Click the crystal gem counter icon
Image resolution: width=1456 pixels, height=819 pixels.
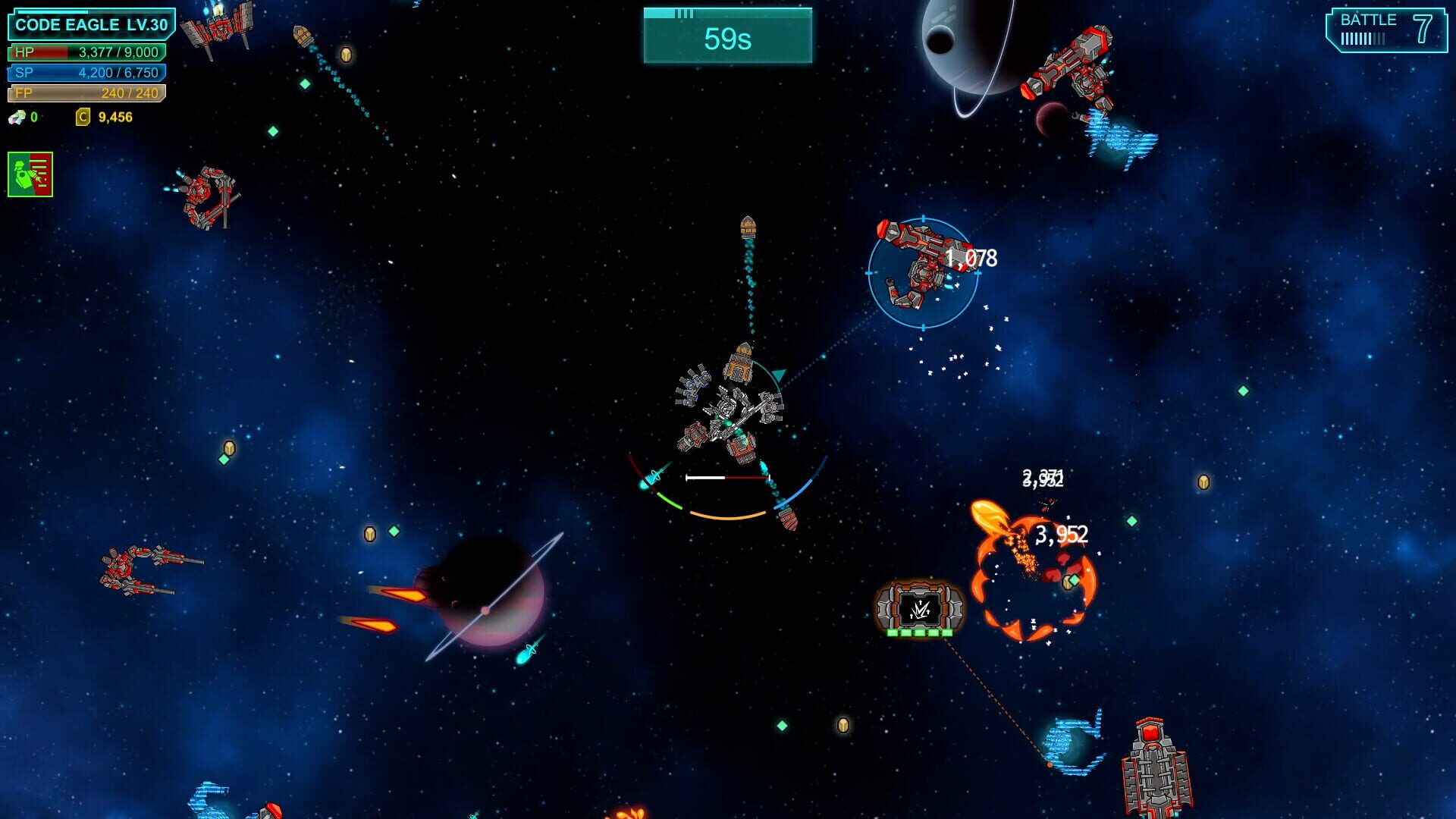(15, 117)
